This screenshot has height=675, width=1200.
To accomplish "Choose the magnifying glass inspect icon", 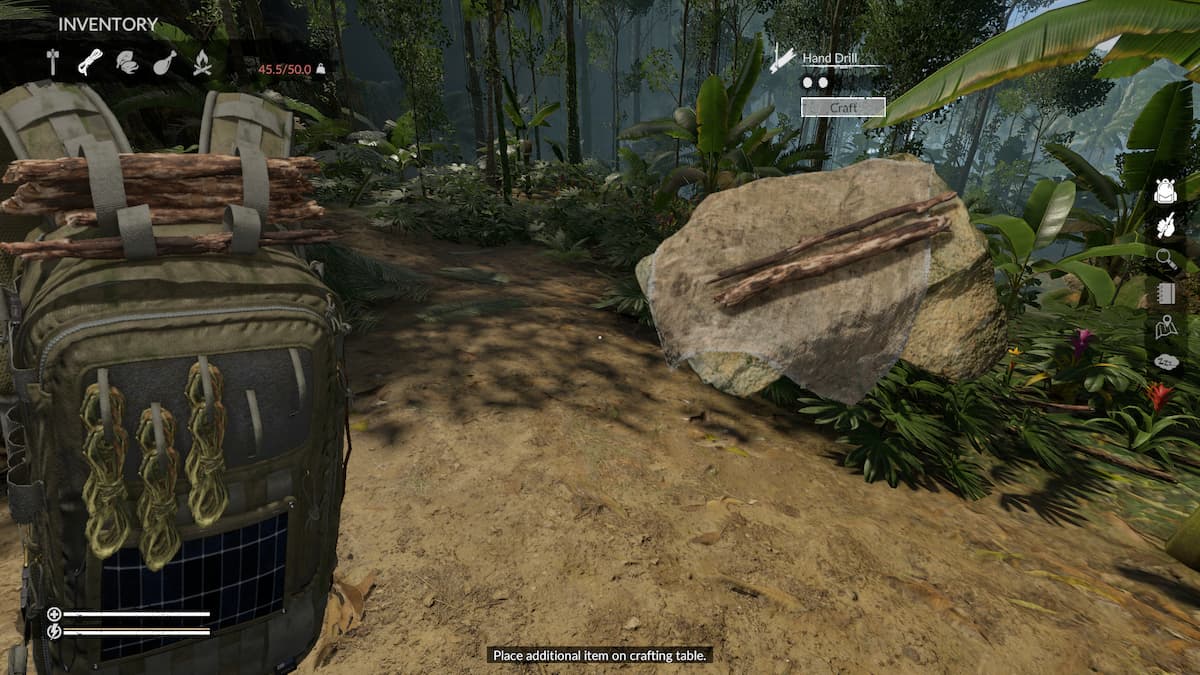I will tap(1165, 260).
